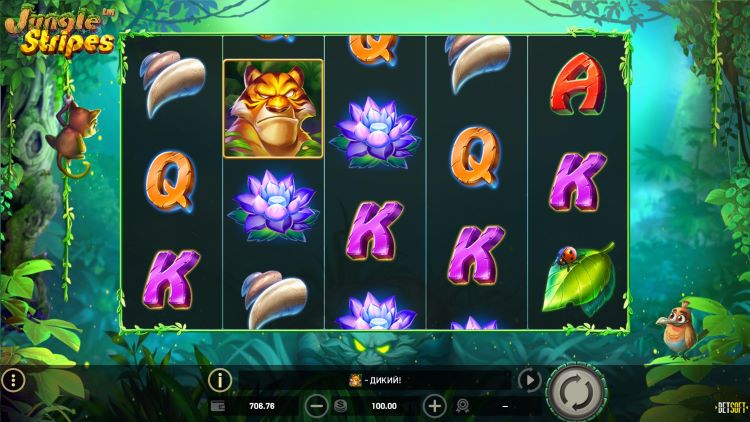
Task: Increase the bet with the plus button
Action: [x=434, y=406]
